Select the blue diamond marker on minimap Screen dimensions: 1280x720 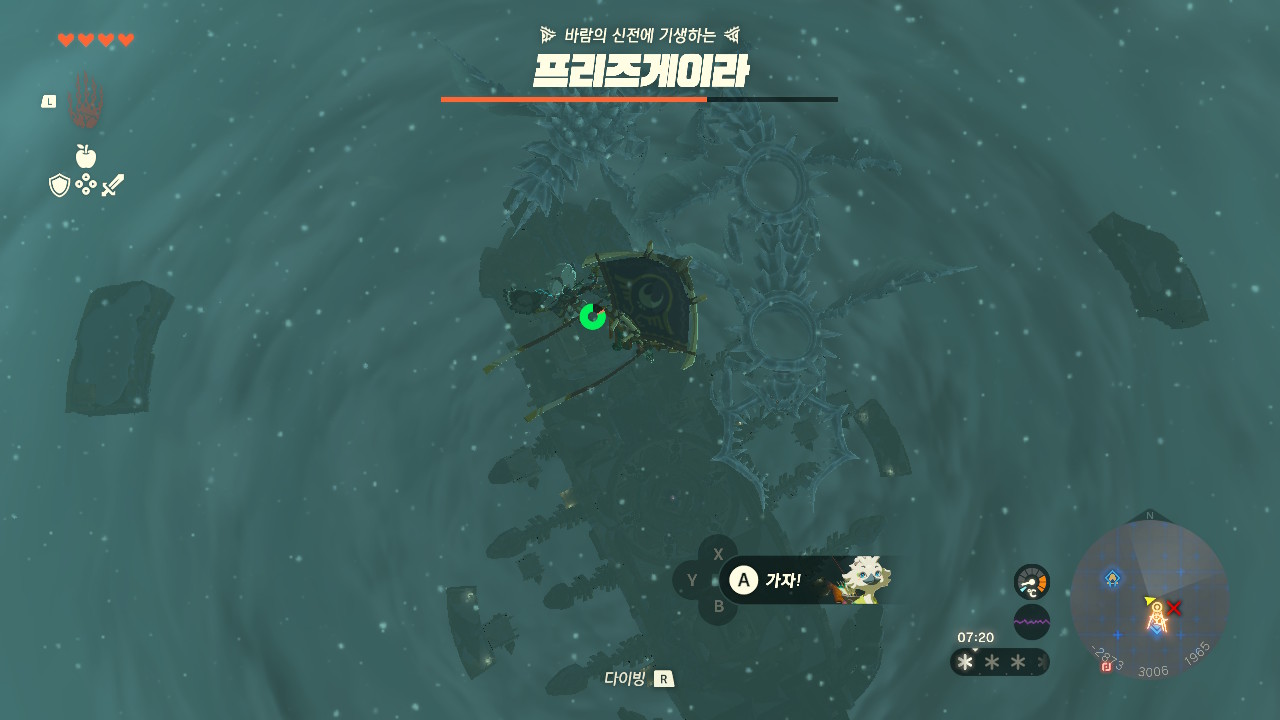coord(1112,577)
